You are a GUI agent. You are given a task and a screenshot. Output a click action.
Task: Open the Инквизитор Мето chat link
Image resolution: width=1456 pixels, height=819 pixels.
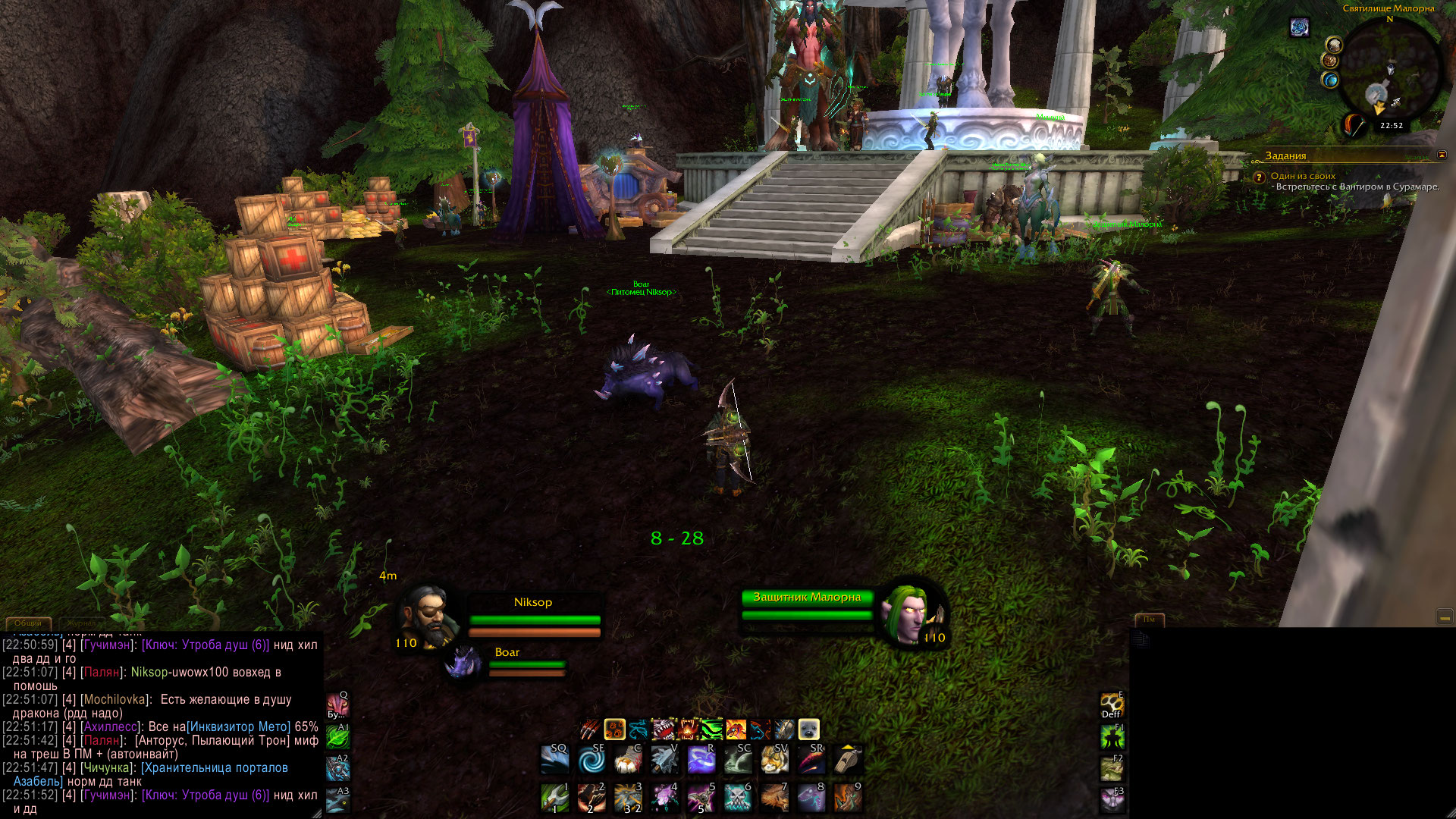[x=239, y=726]
